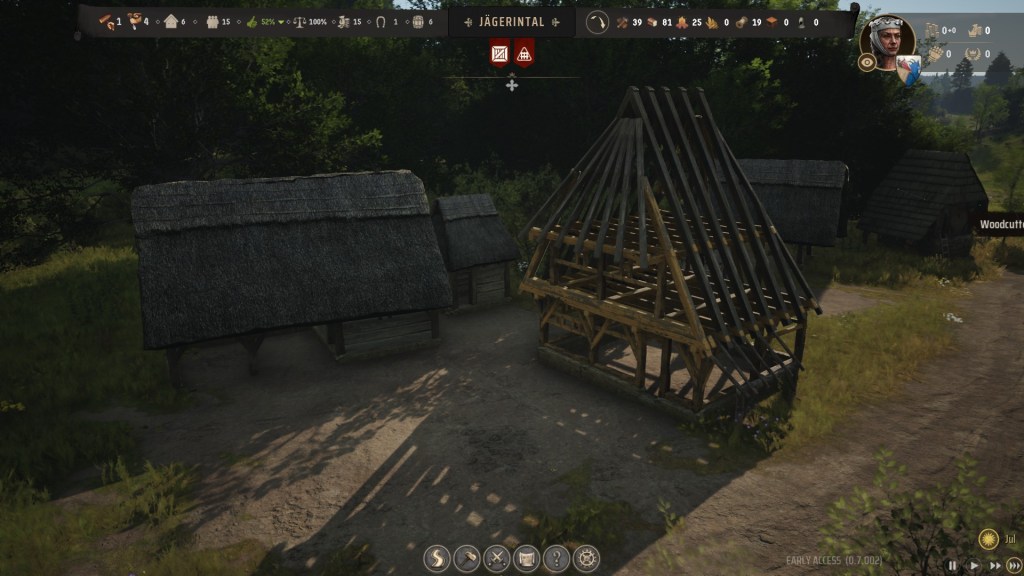1024x576 pixels.
Task: Open the question mark help menu
Action: (556, 558)
